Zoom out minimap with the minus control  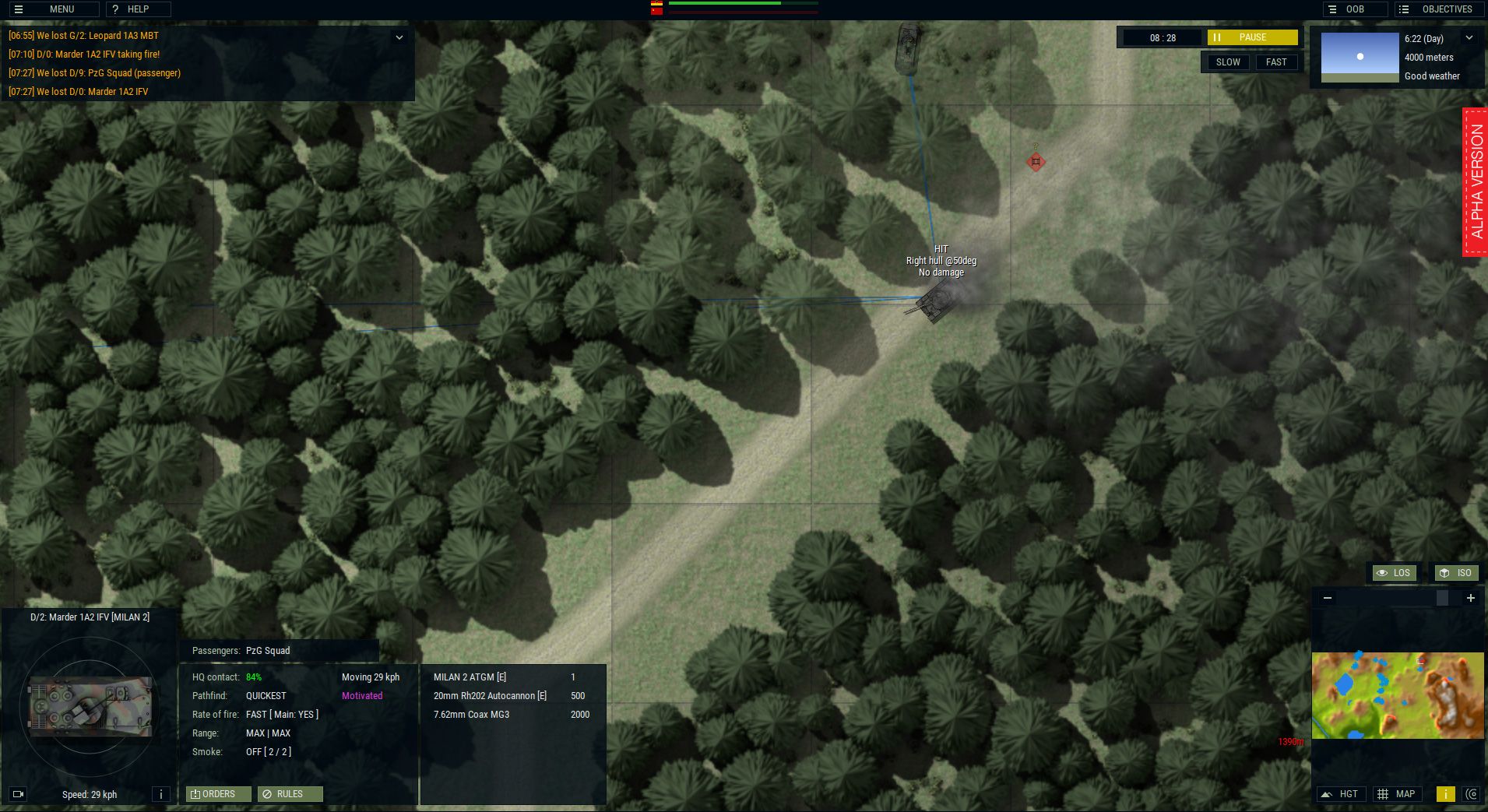[x=1328, y=598]
